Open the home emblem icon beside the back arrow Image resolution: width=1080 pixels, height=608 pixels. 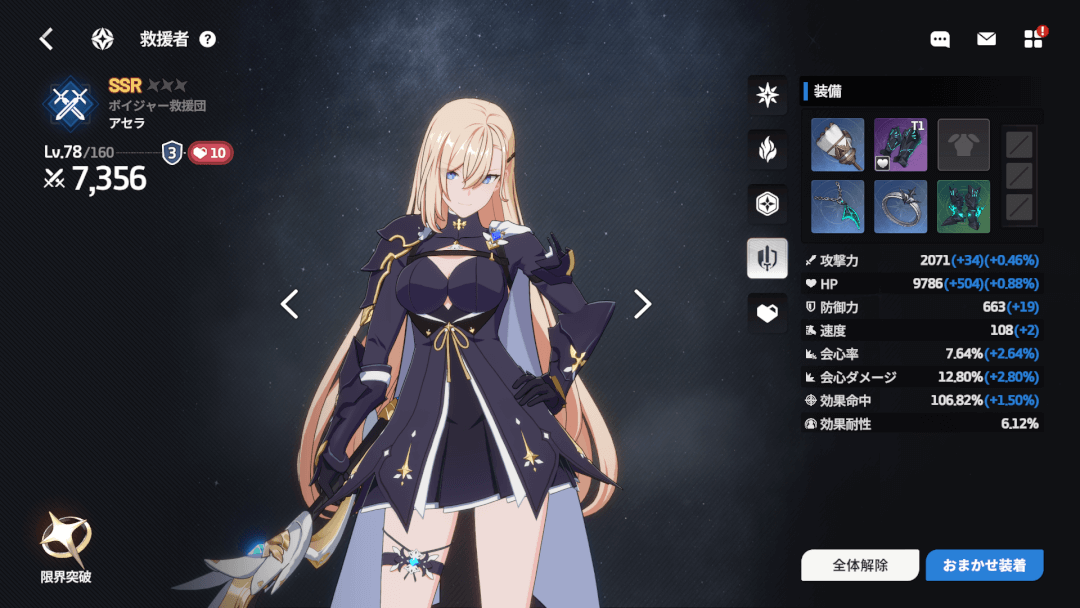pyautogui.click(x=102, y=39)
